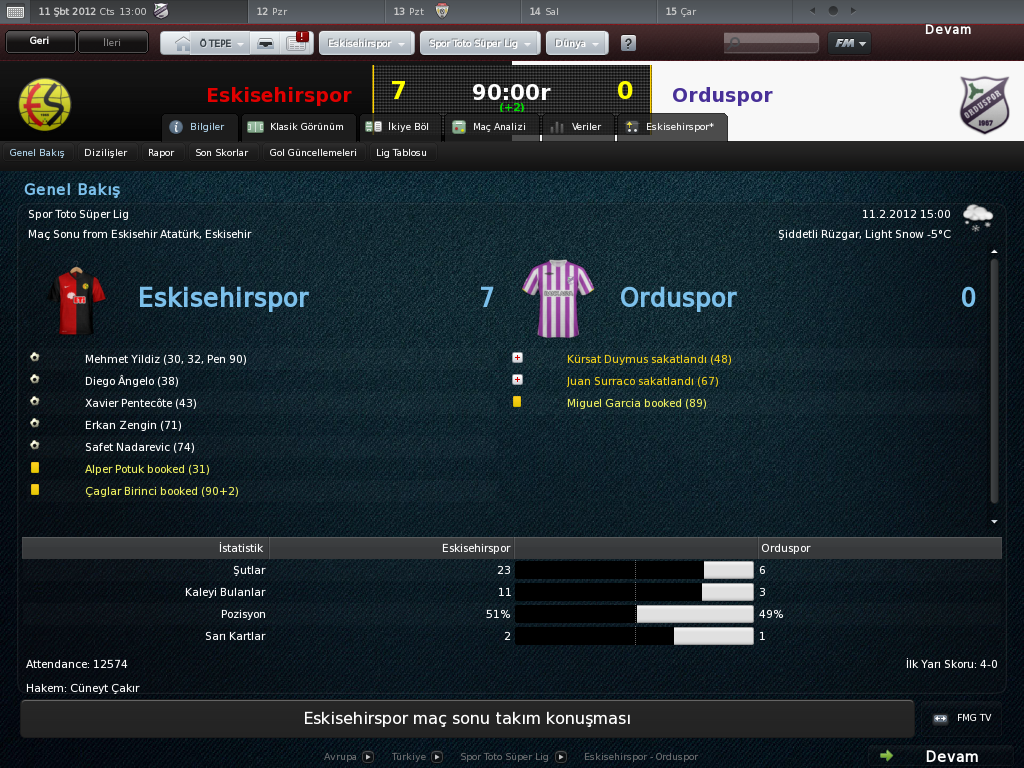
Task: Open Eskisehirspor maç sonu takım konuşması
Action: (x=467, y=719)
